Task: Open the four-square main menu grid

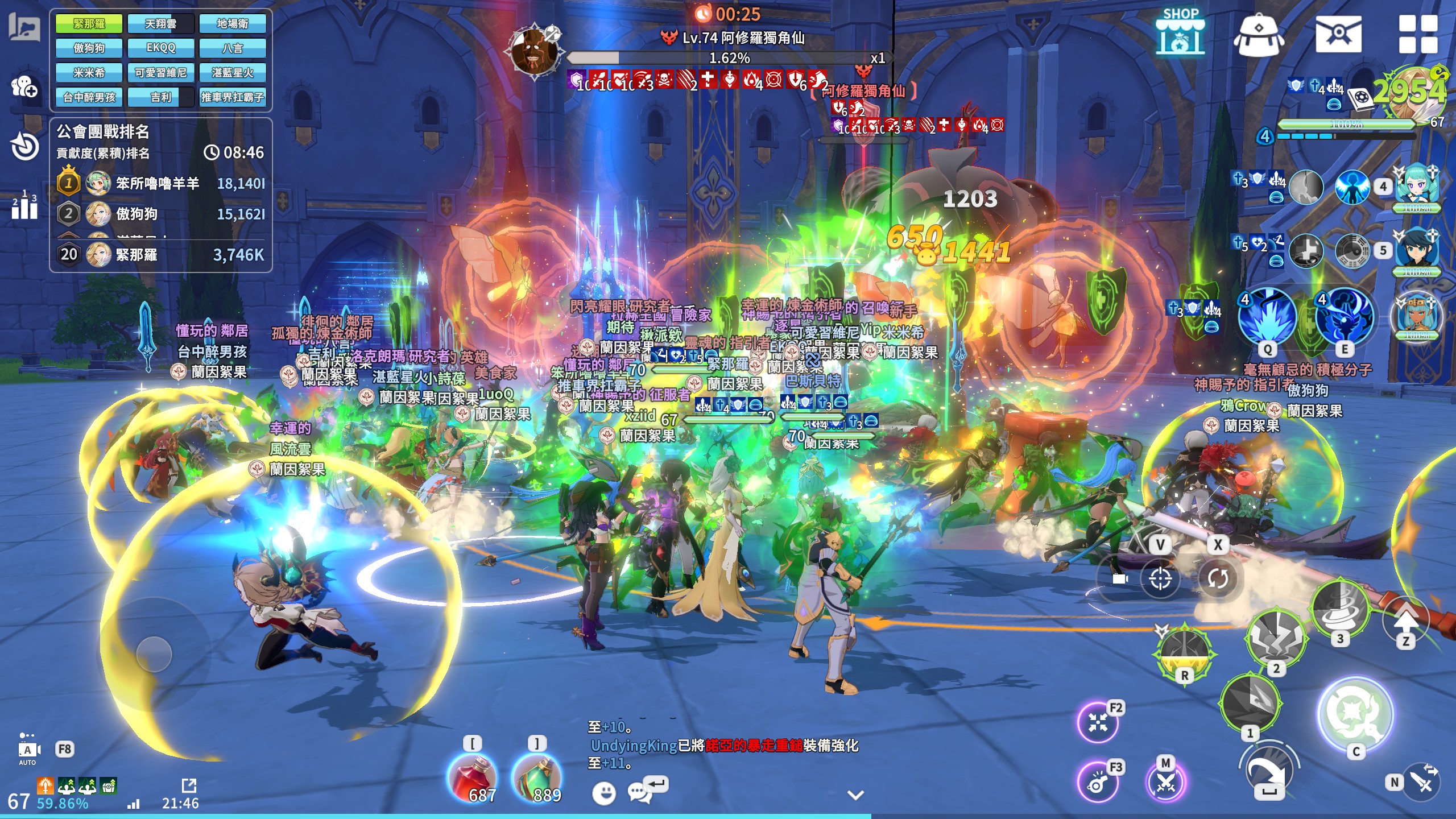Action: [1418, 34]
